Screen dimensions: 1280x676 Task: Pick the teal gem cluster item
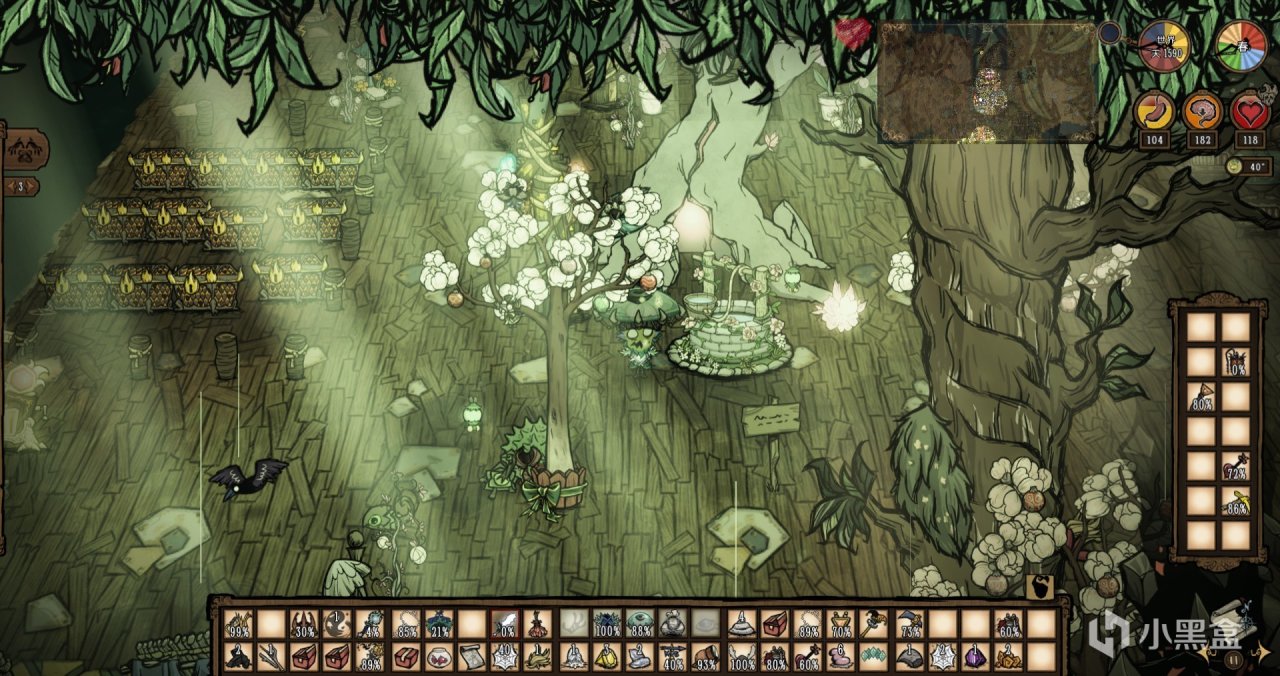pyautogui.click(x=874, y=656)
